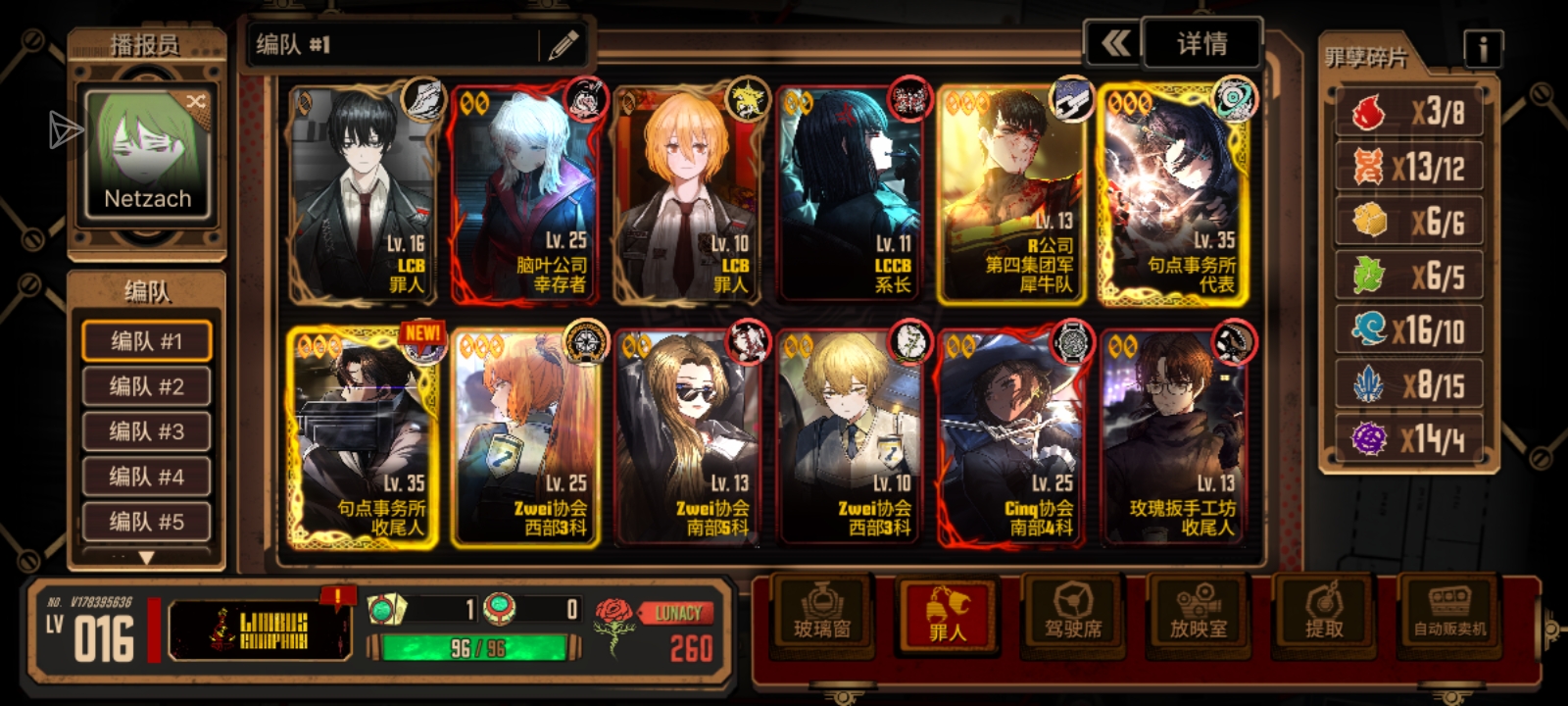Open the 自动贩卖机 vending machine
The width and height of the screenshot is (1568, 706).
(x=1449, y=614)
